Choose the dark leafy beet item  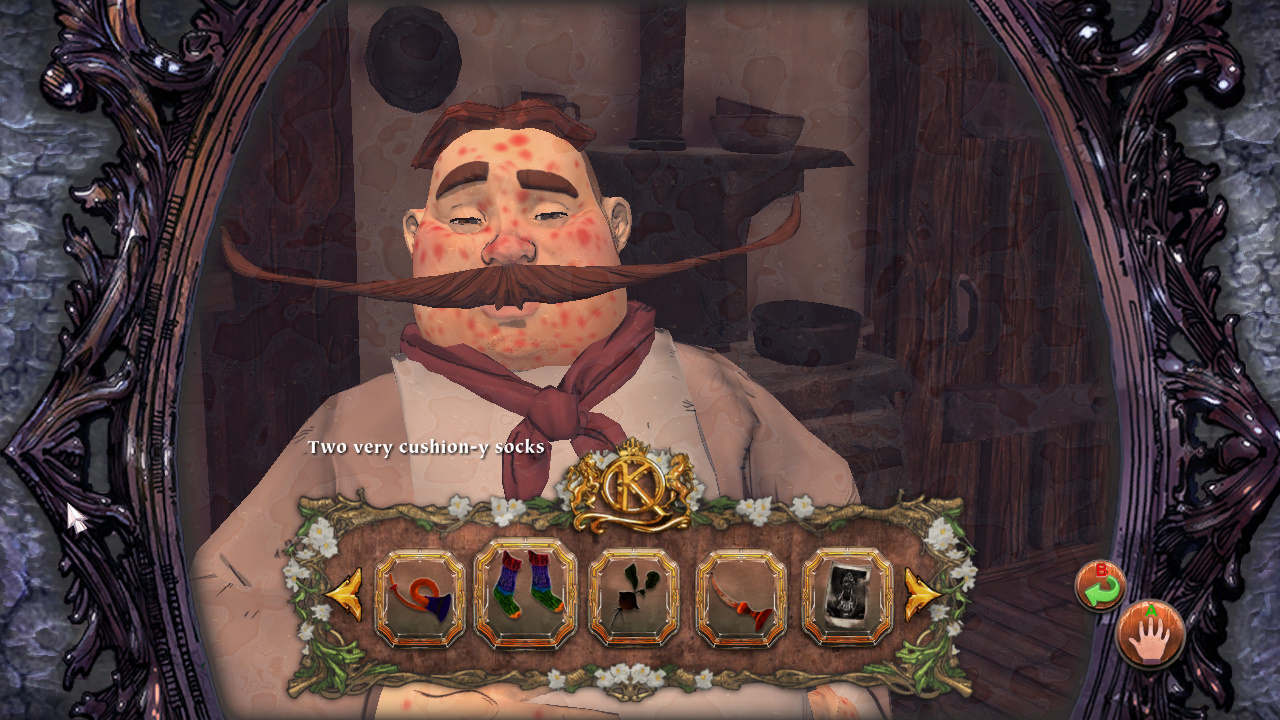coord(634,598)
